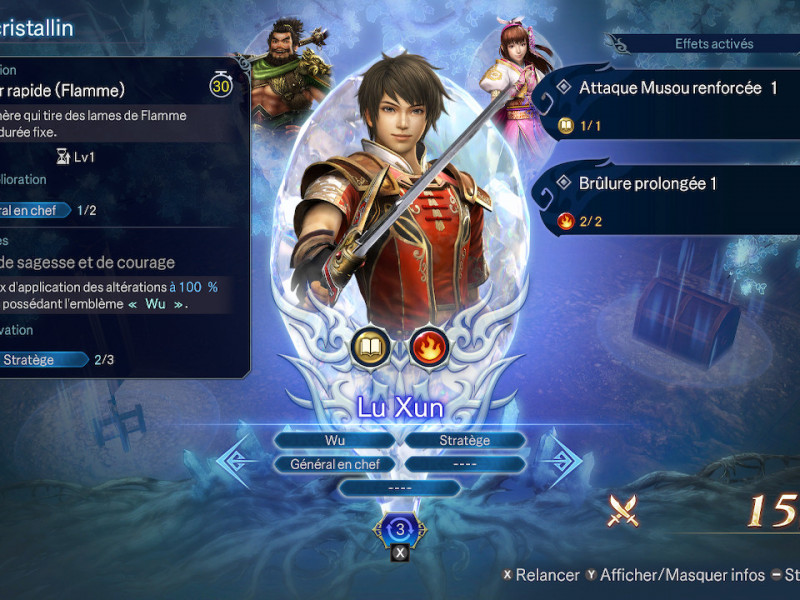Image resolution: width=800 pixels, height=600 pixels.
Task: Click the book emblem icon
Action: click(370, 348)
